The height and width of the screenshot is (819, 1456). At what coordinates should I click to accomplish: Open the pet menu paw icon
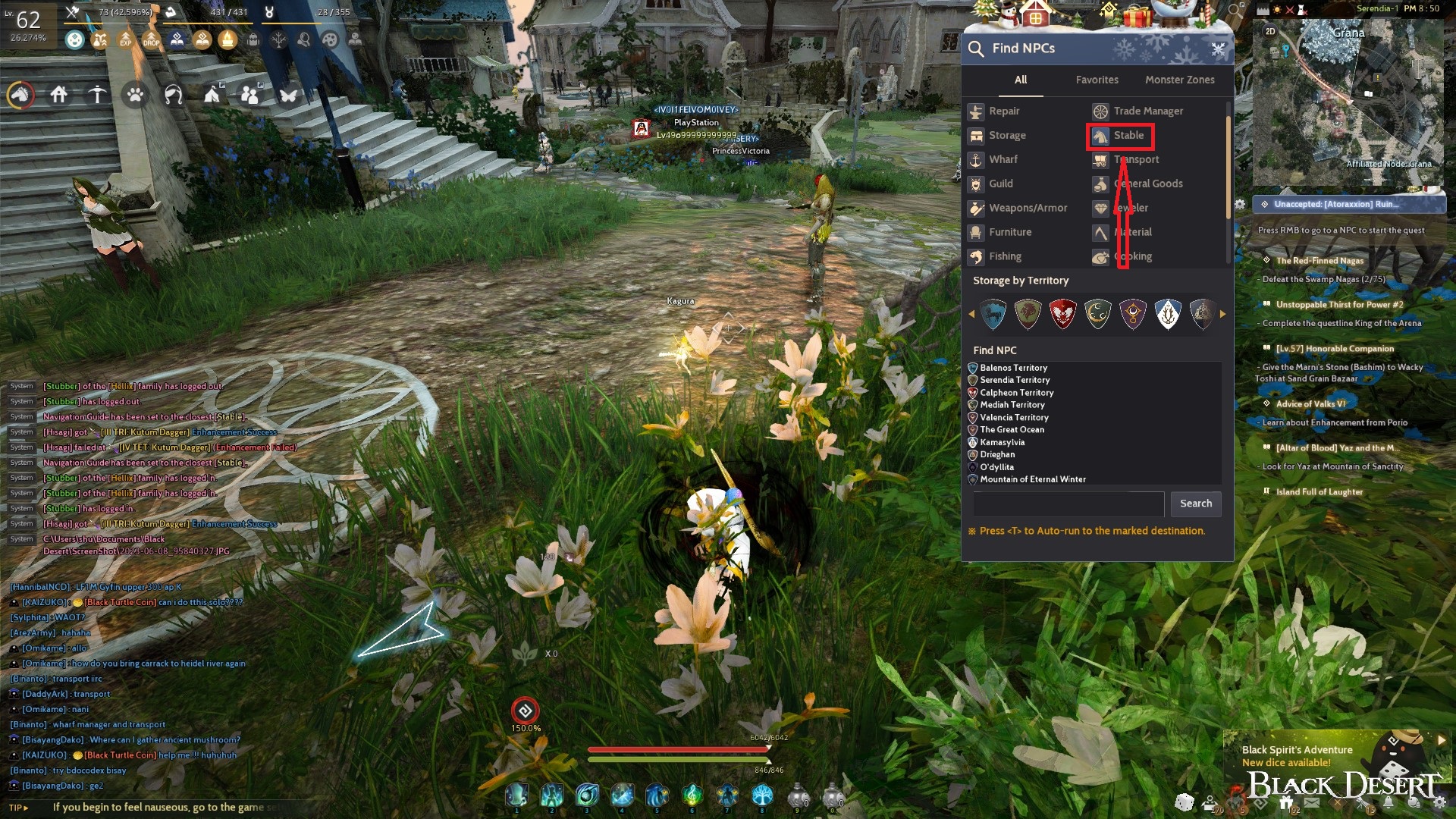point(133,96)
